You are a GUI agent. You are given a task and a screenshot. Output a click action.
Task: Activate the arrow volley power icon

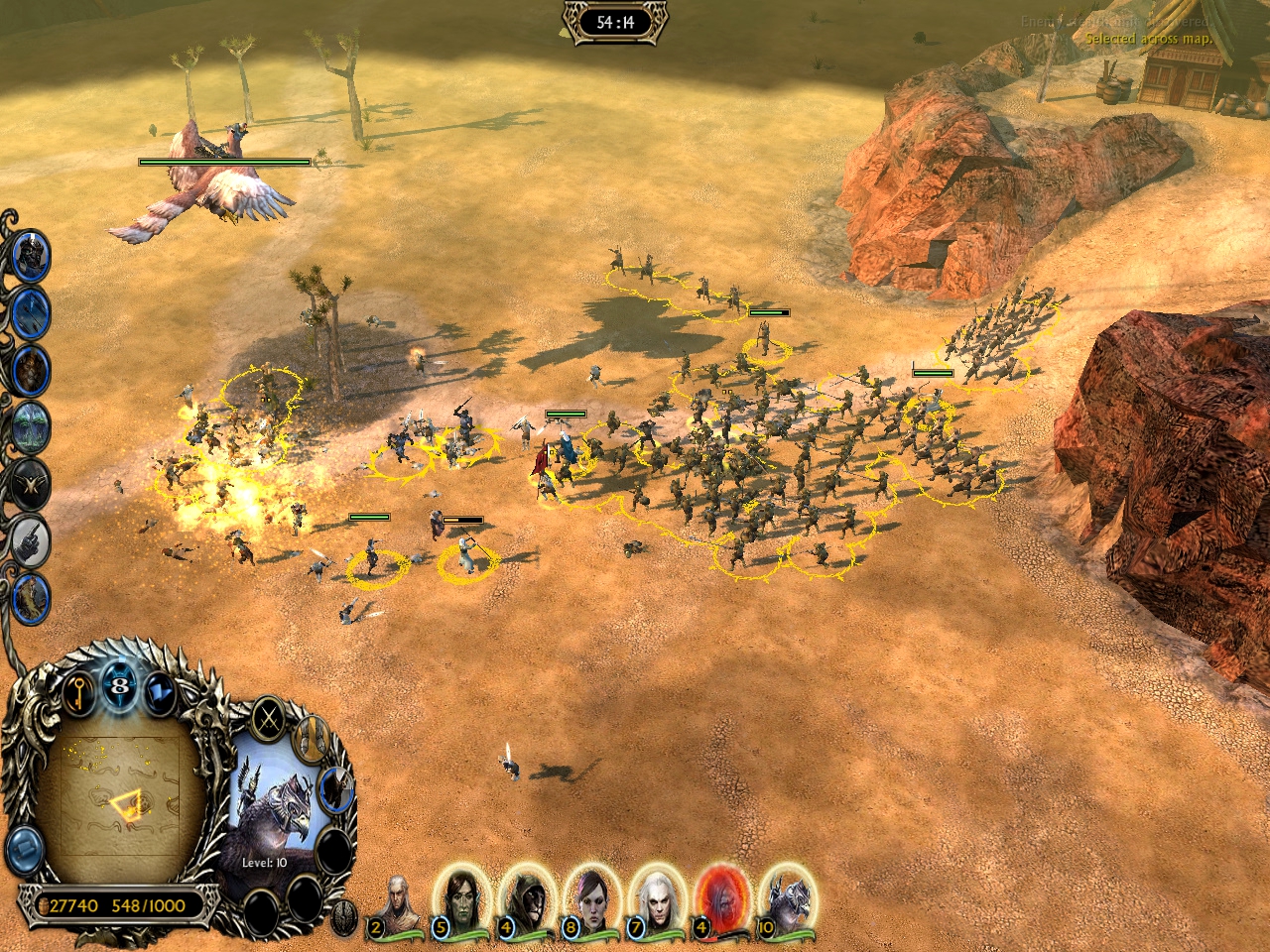point(31,313)
